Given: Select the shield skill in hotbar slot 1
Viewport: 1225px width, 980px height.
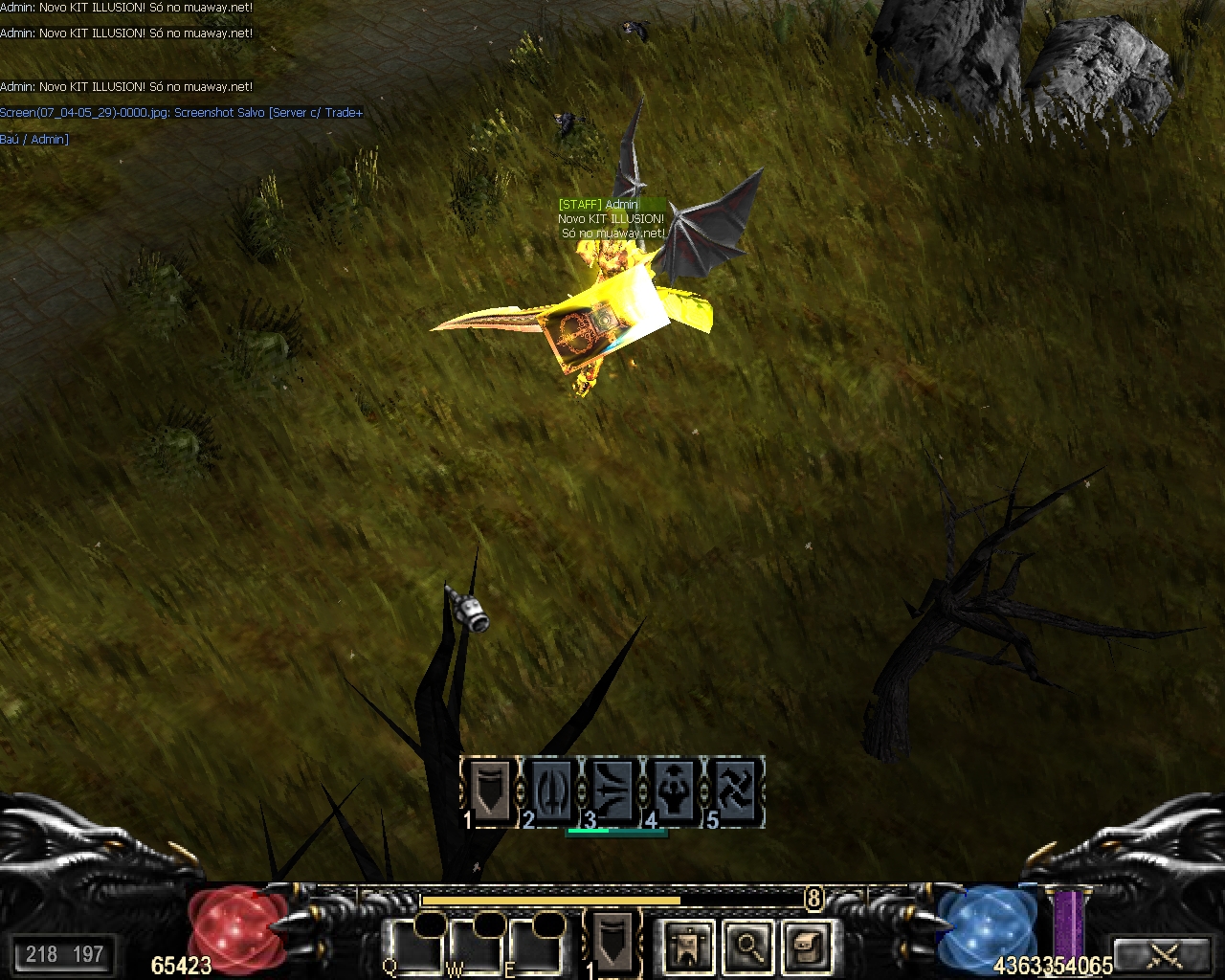Looking at the screenshot, I should [490, 791].
